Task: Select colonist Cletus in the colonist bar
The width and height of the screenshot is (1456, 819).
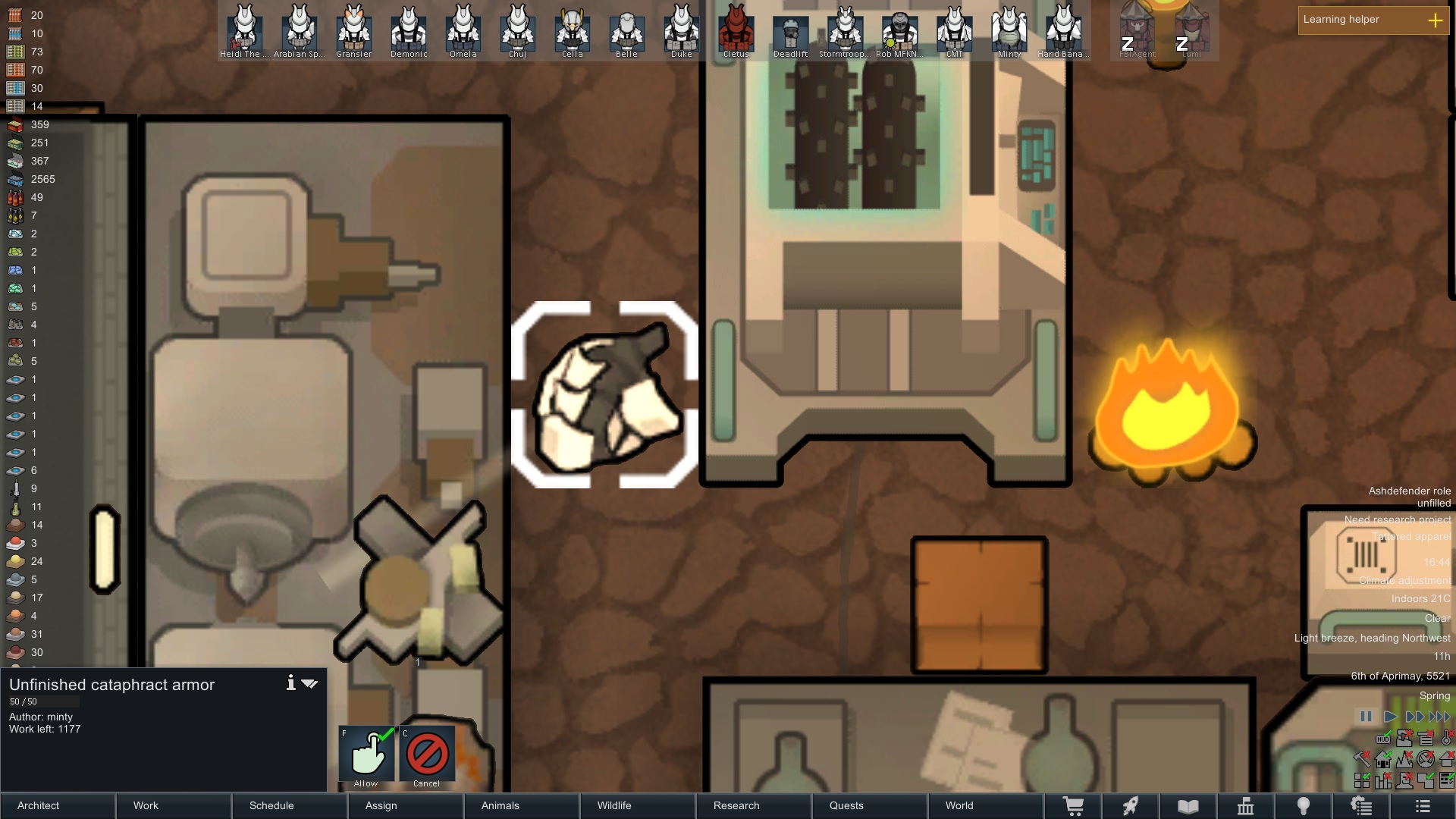Action: [736, 30]
